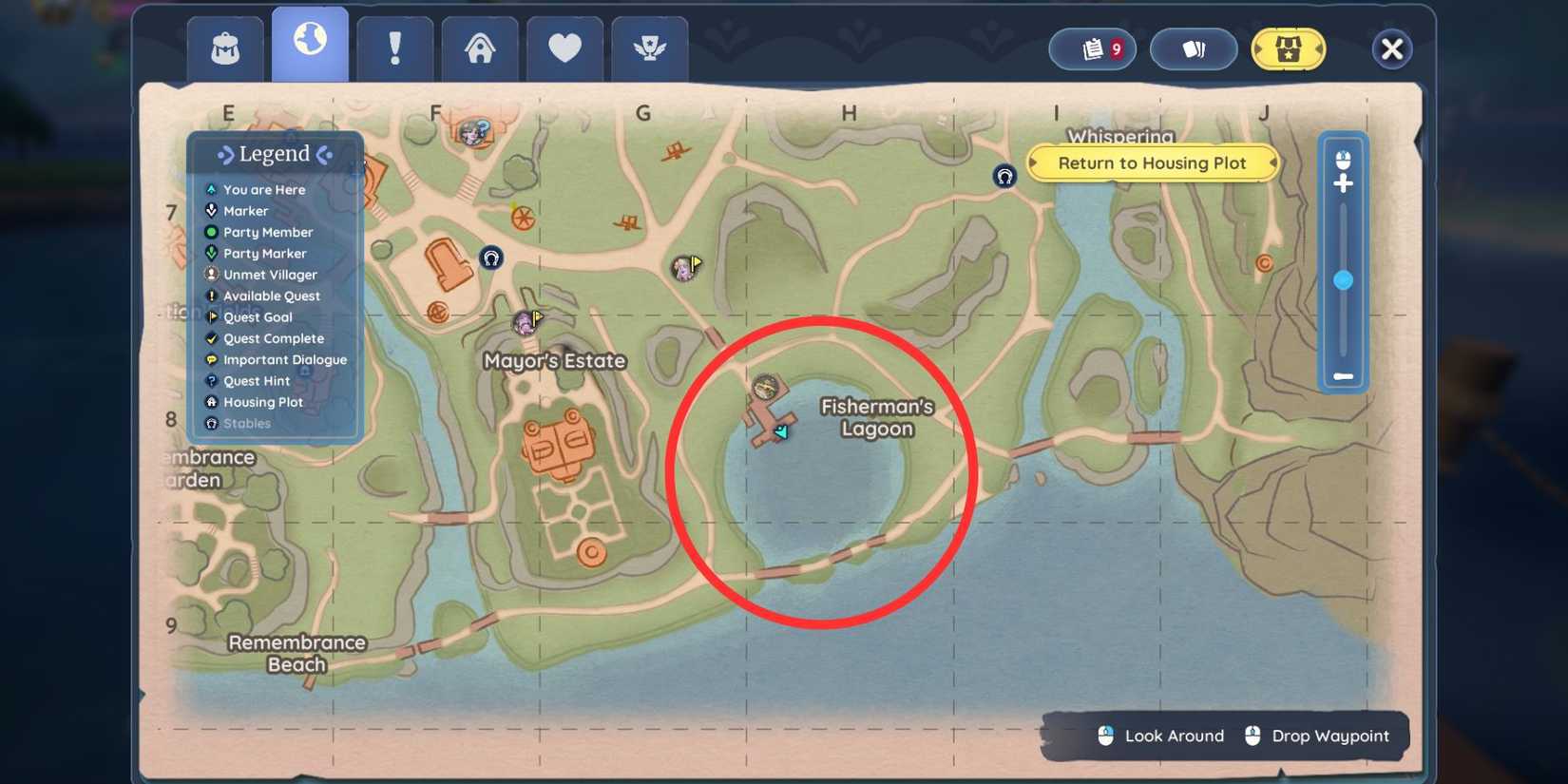Click the zoom in plus control
Screen dimensions: 1568x784
pos(1344,182)
